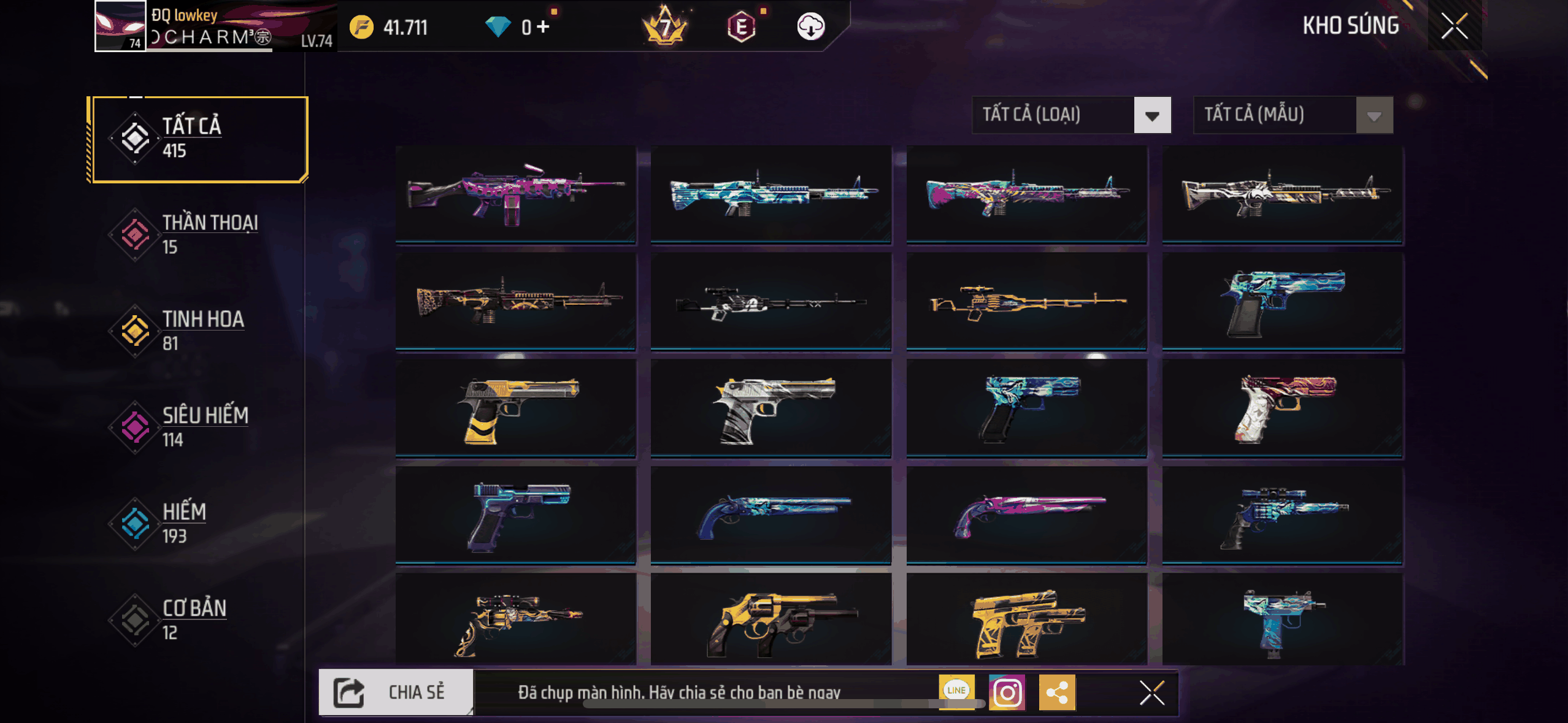Viewport: 1568px width, 723px height.
Task: Choose the yellow revolver skin tile
Action: coord(771,620)
